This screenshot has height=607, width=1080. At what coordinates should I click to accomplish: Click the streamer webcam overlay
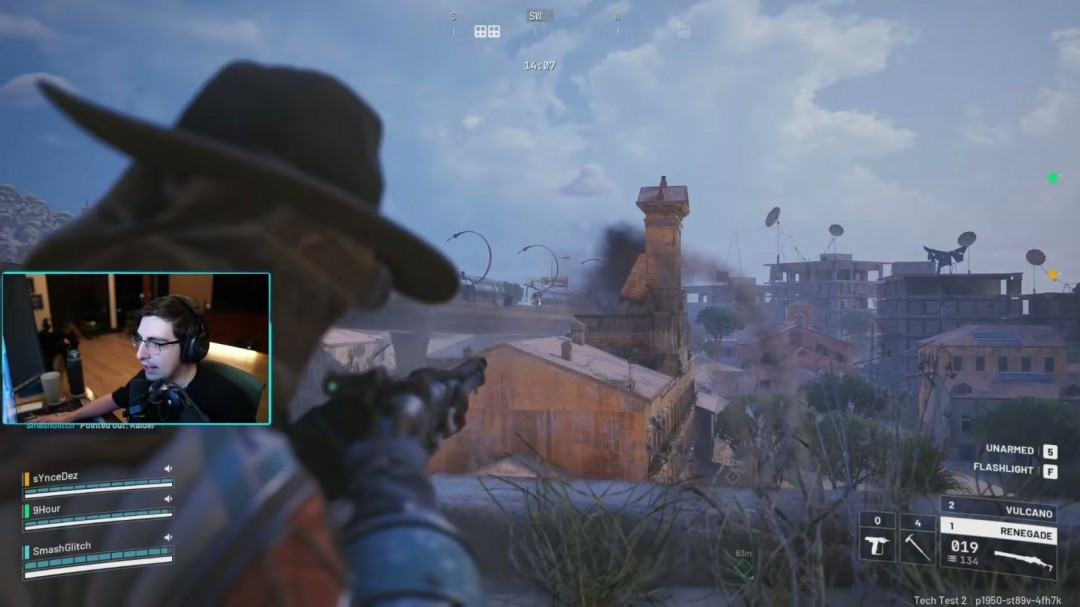coord(136,348)
